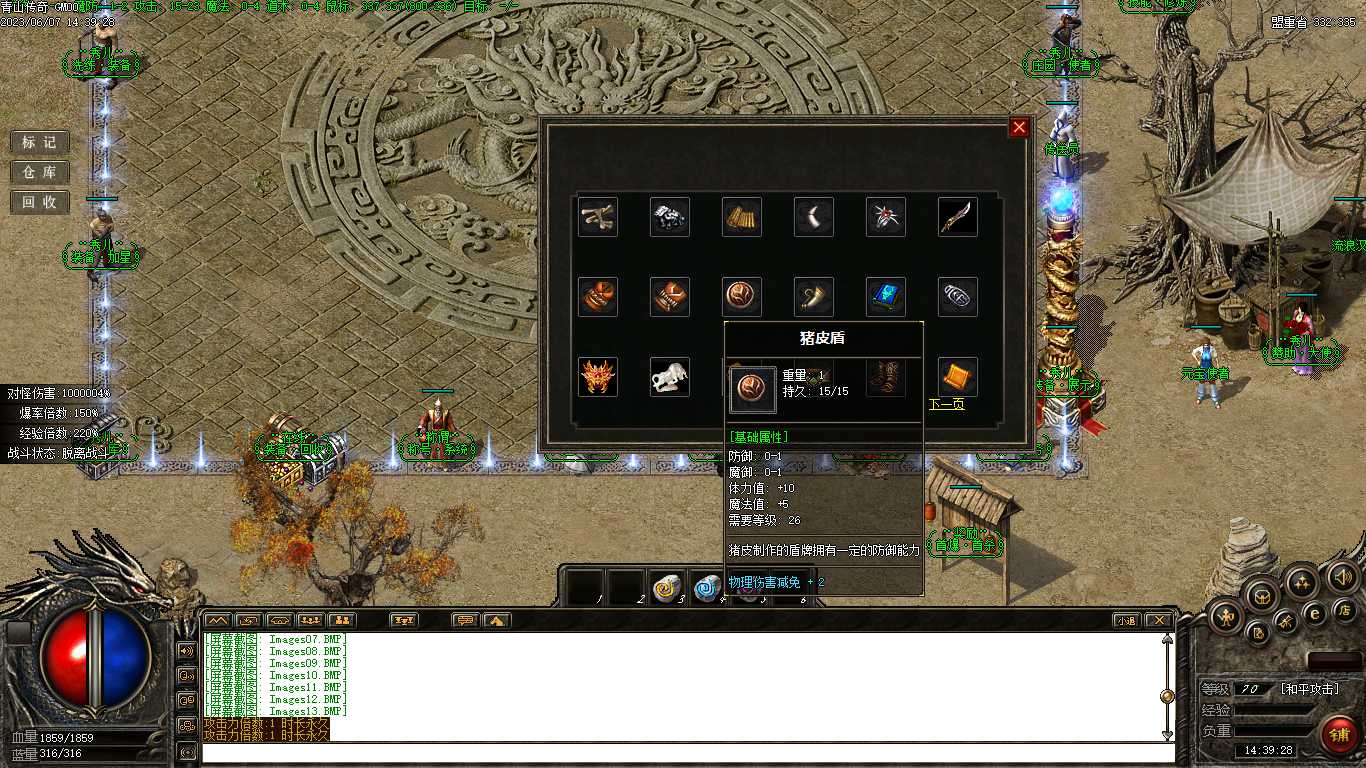Pick the blue spellbook item

(x=886, y=297)
